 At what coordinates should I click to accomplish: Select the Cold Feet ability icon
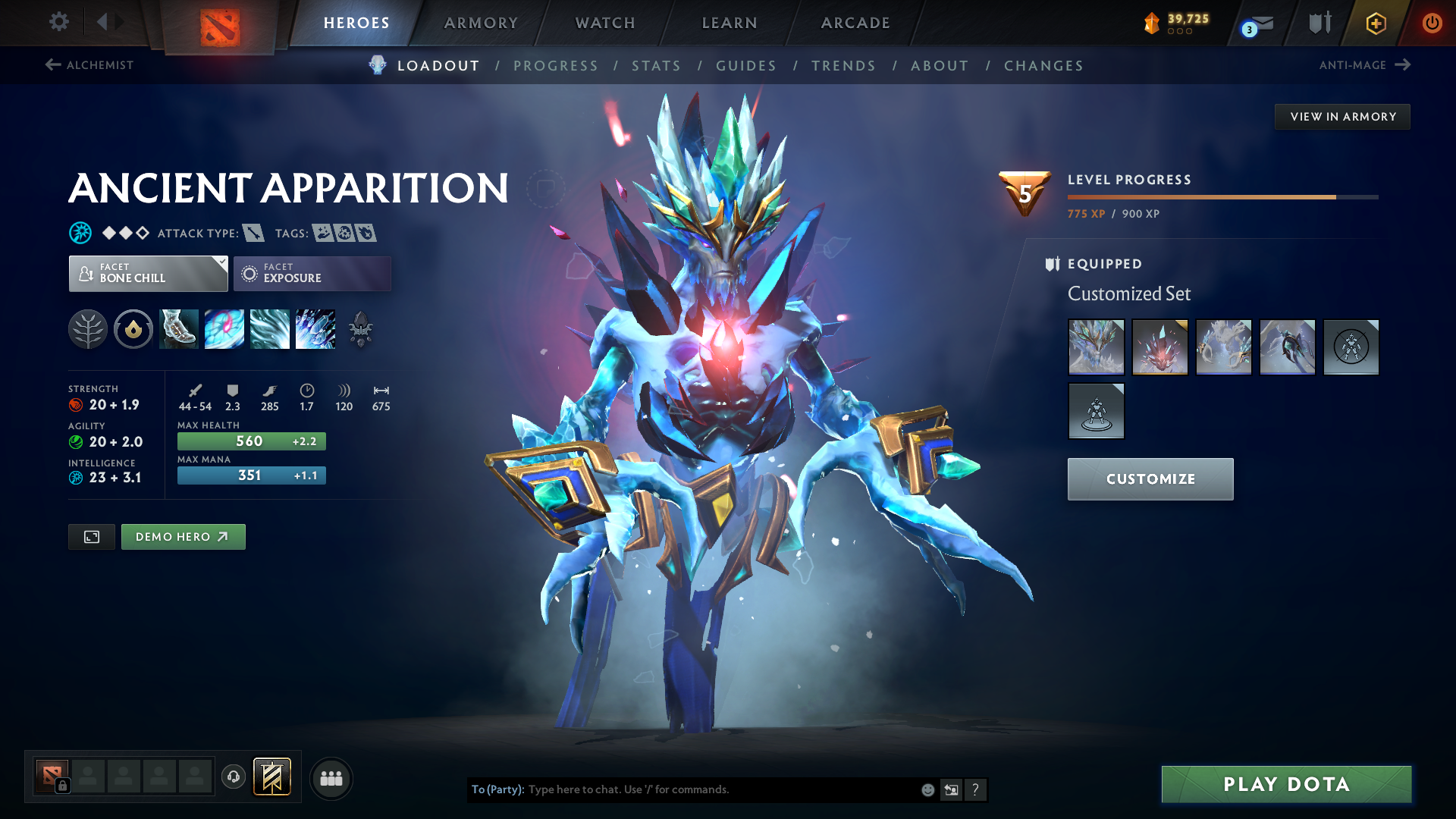tap(178, 329)
